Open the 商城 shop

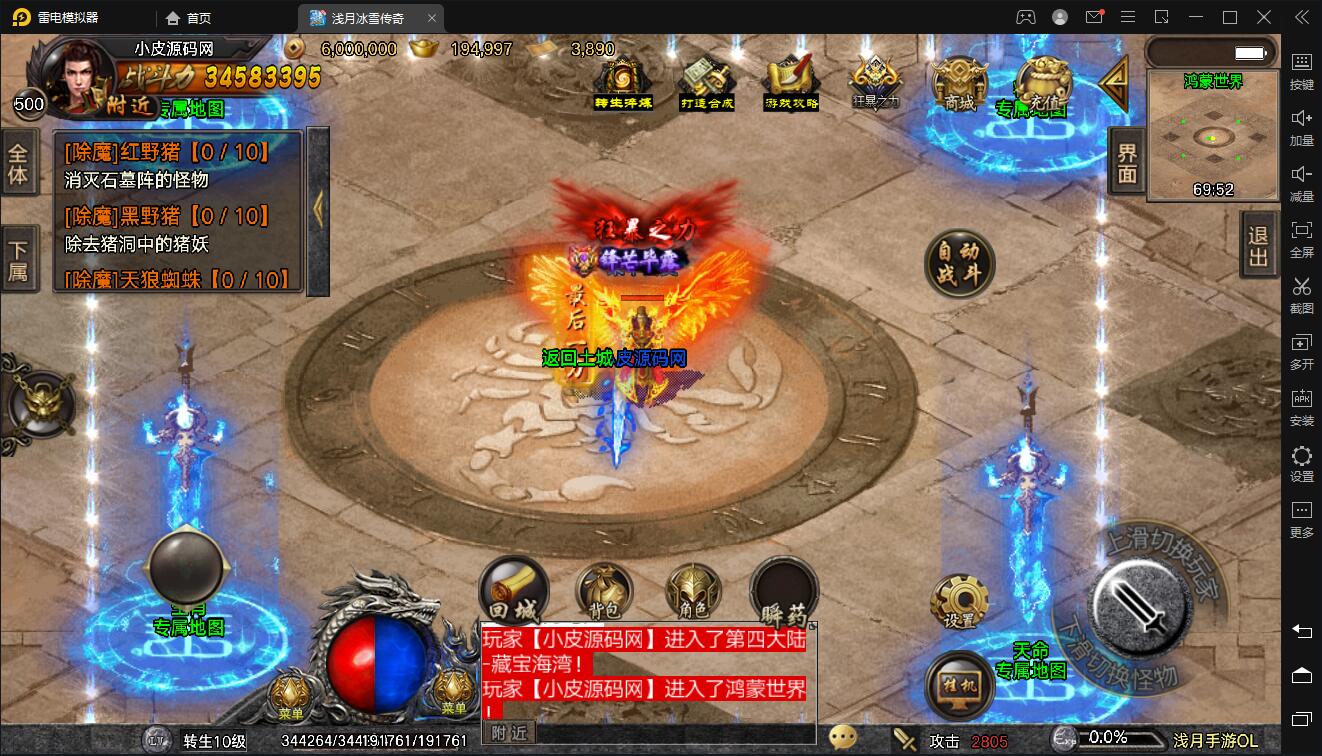(x=959, y=82)
